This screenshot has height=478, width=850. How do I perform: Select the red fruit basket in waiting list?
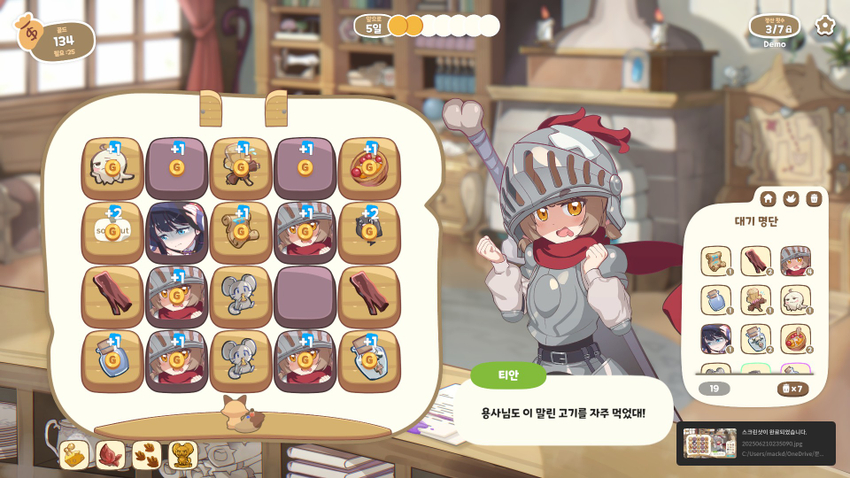click(x=795, y=338)
